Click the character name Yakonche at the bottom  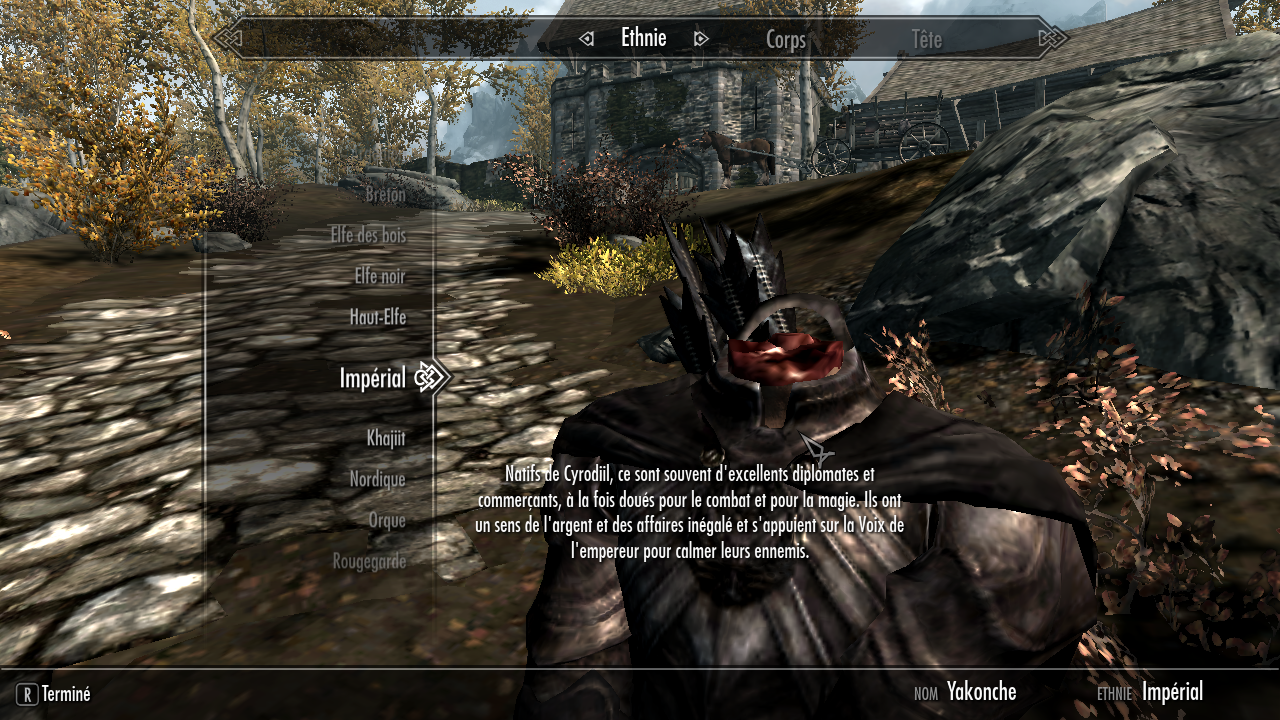point(981,691)
